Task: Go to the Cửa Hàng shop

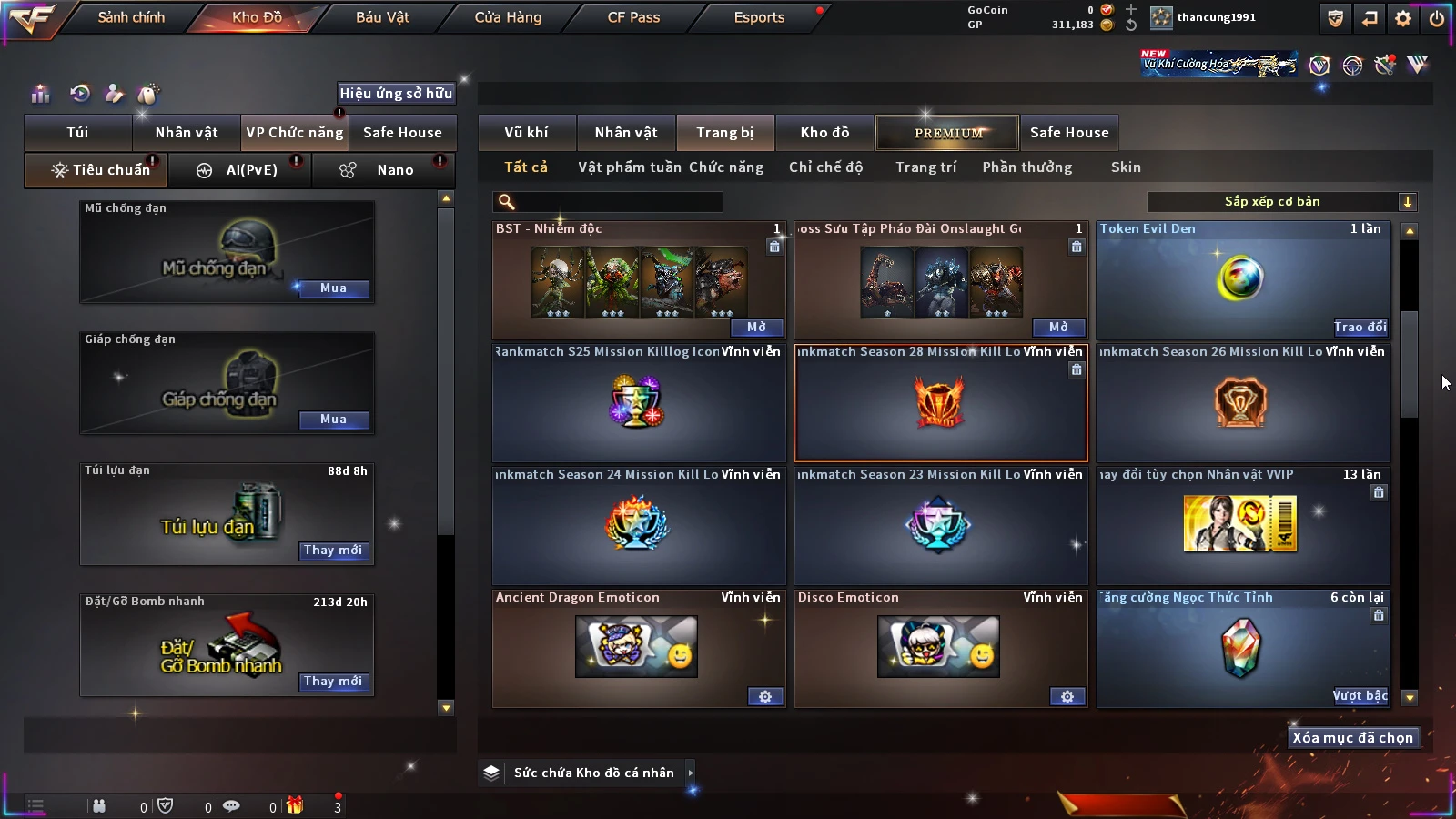Action: [508, 17]
